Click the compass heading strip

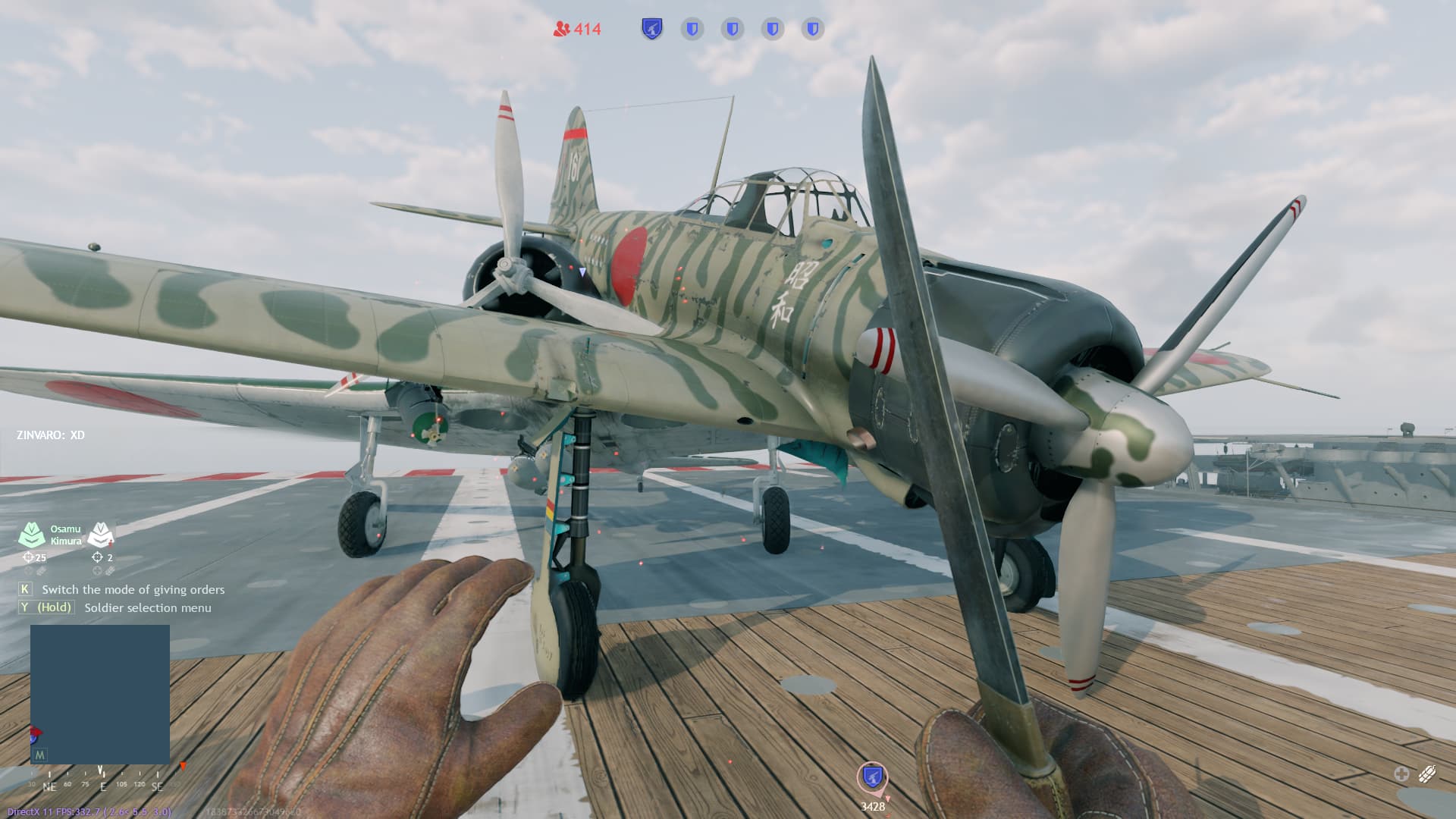point(102,784)
